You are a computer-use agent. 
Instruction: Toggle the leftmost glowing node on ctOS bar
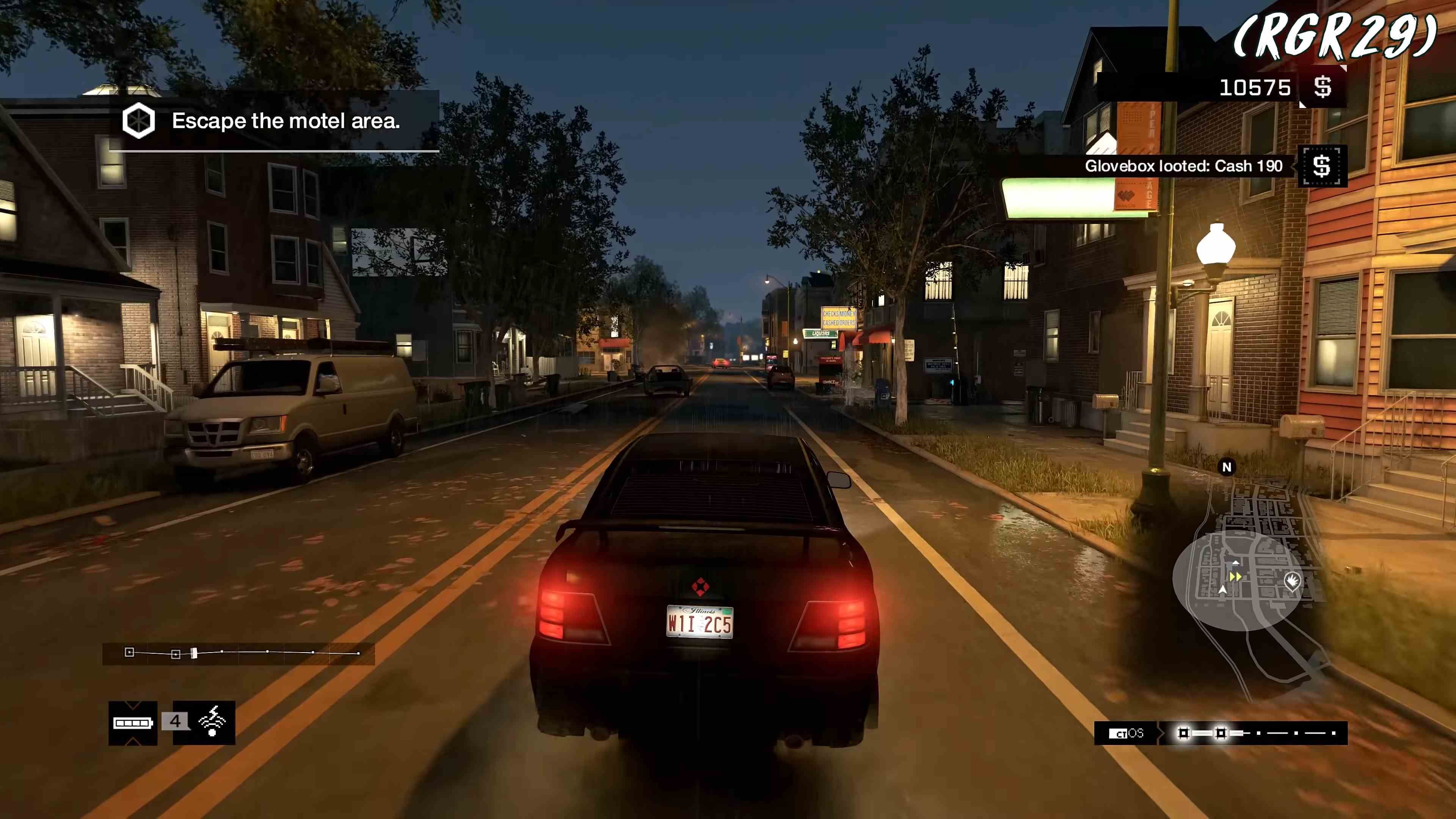coord(1183,734)
